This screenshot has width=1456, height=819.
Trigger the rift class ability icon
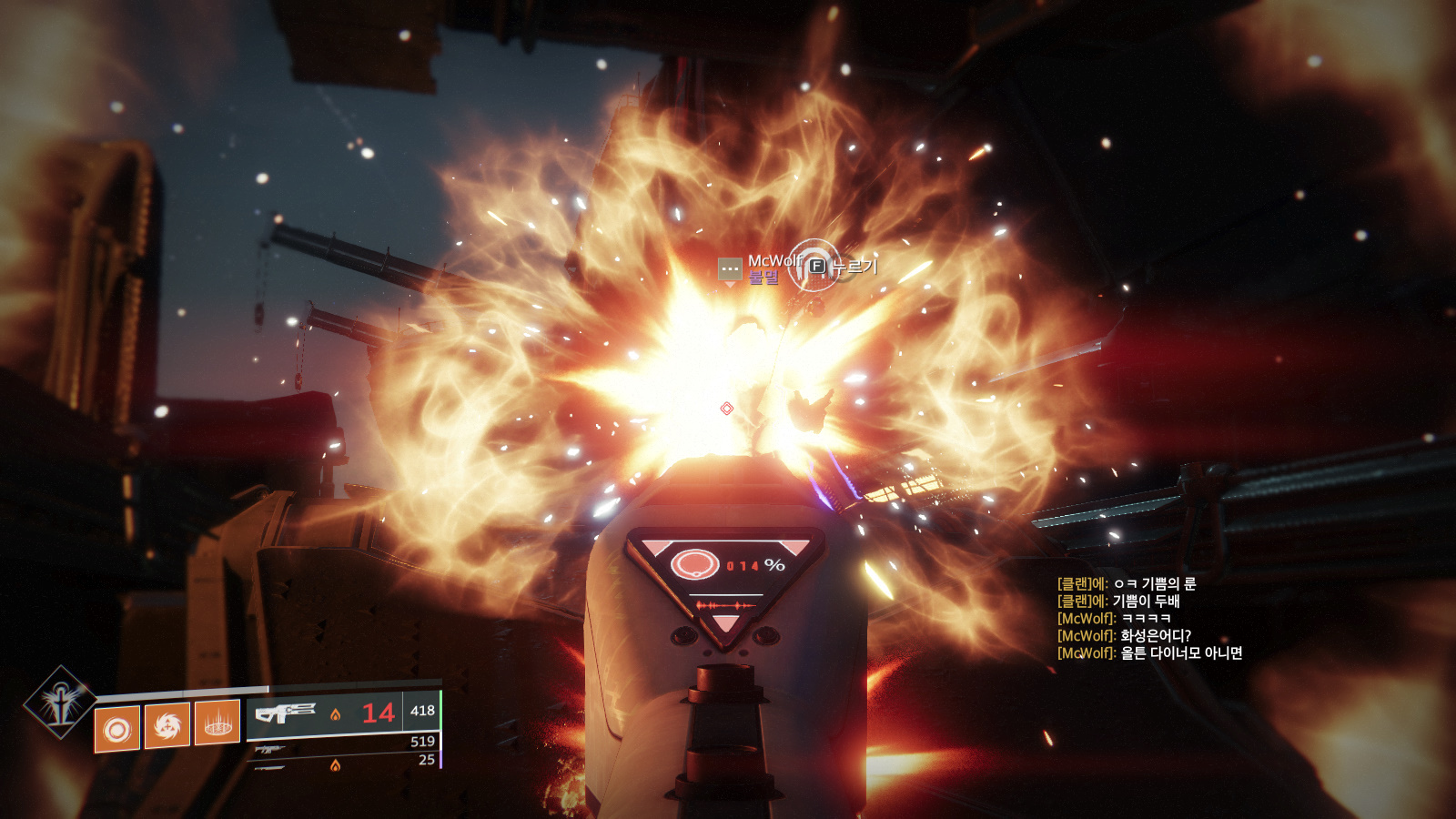click(x=217, y=723)
